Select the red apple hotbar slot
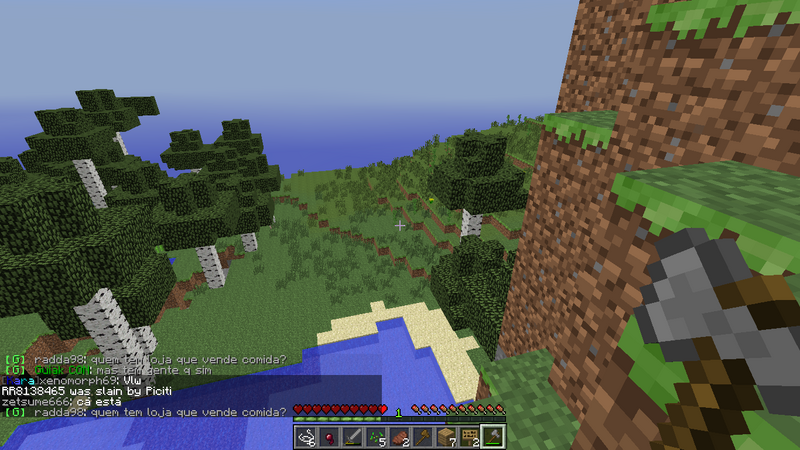This screenshot has width=800, height=450. (330, 437)
